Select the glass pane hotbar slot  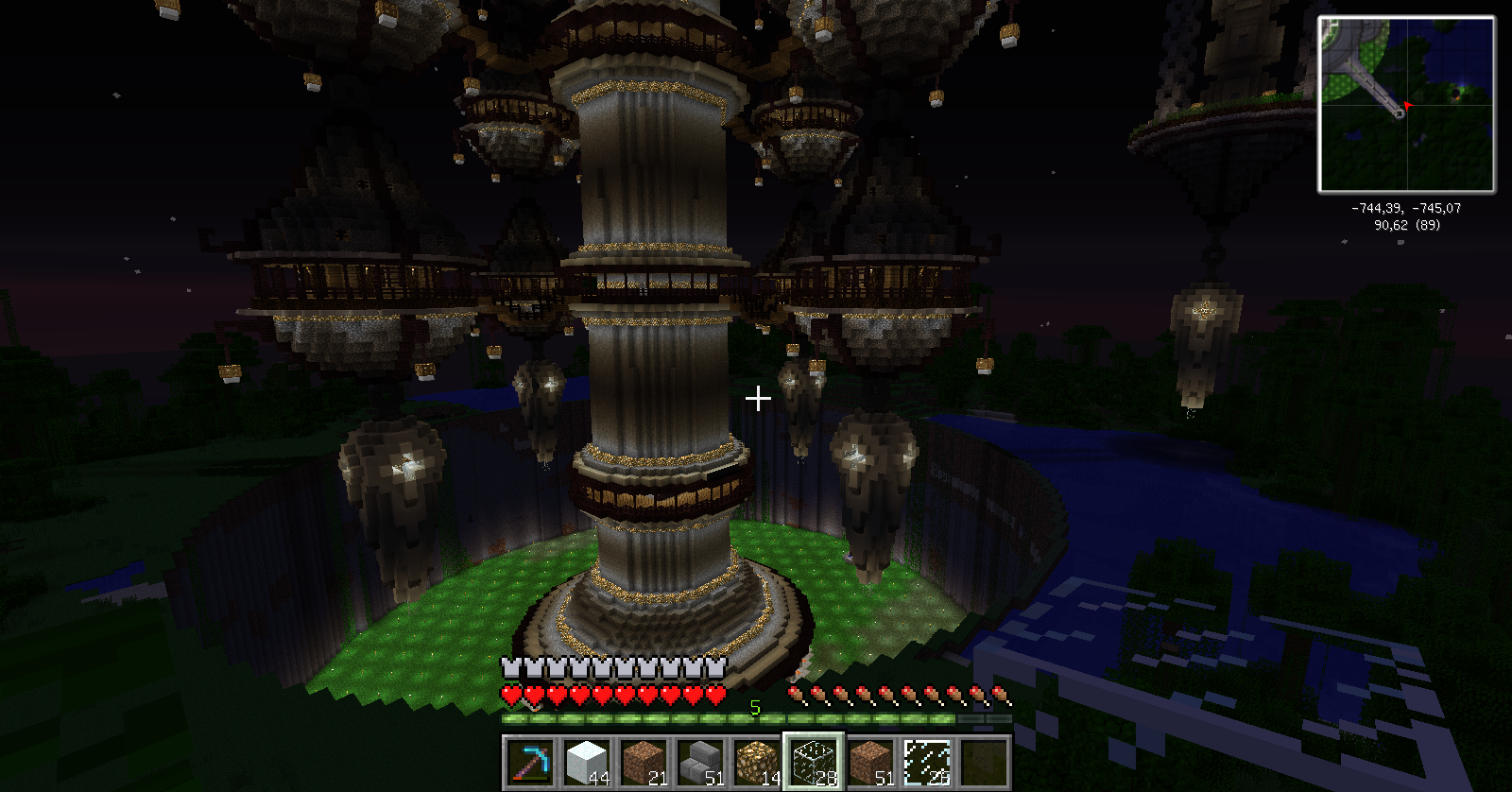point(926,762)
